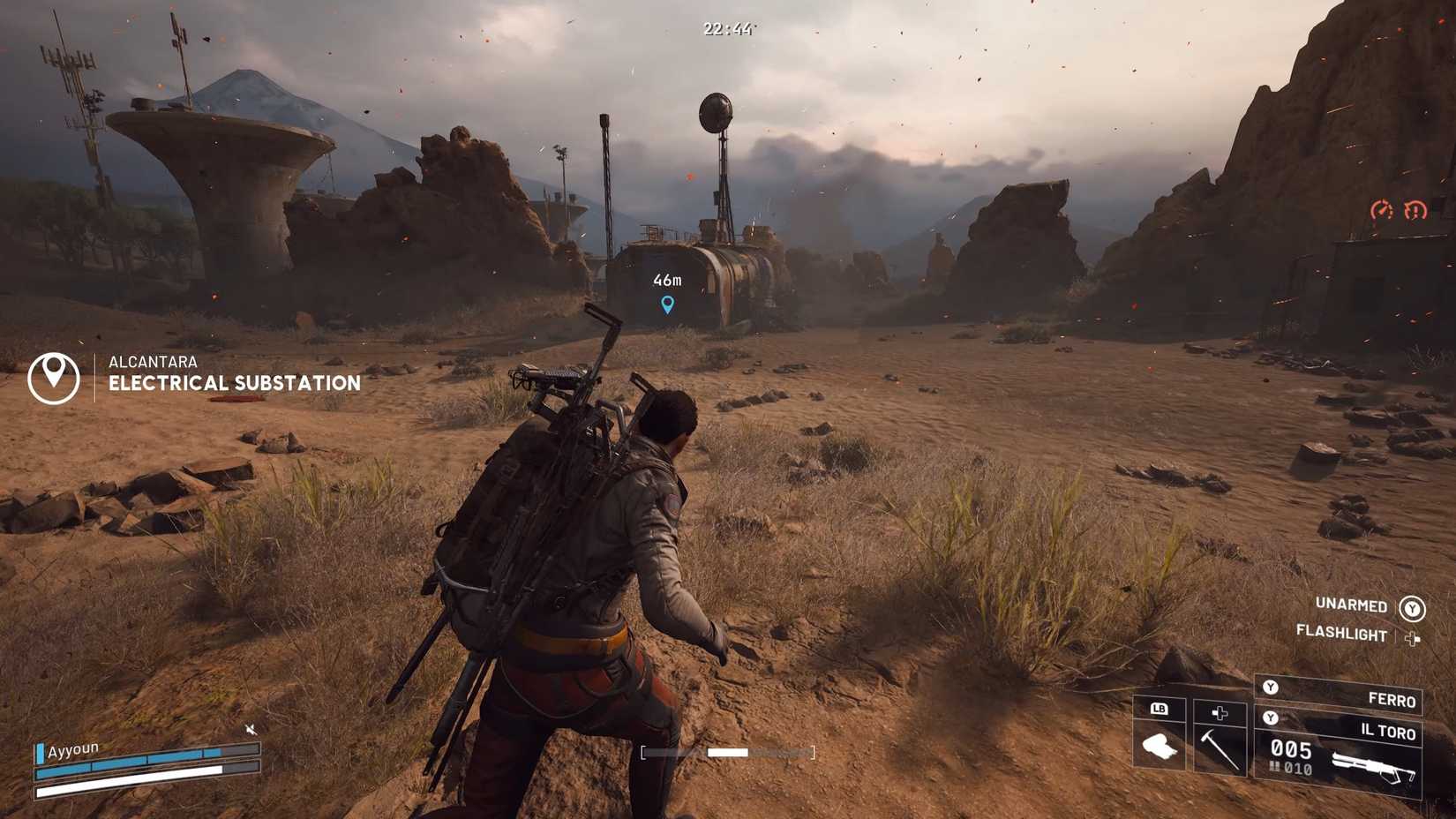1456x819 pixels.
Task: Click the IL TORO rifle silhouette icon
Action: [1373, 766]
